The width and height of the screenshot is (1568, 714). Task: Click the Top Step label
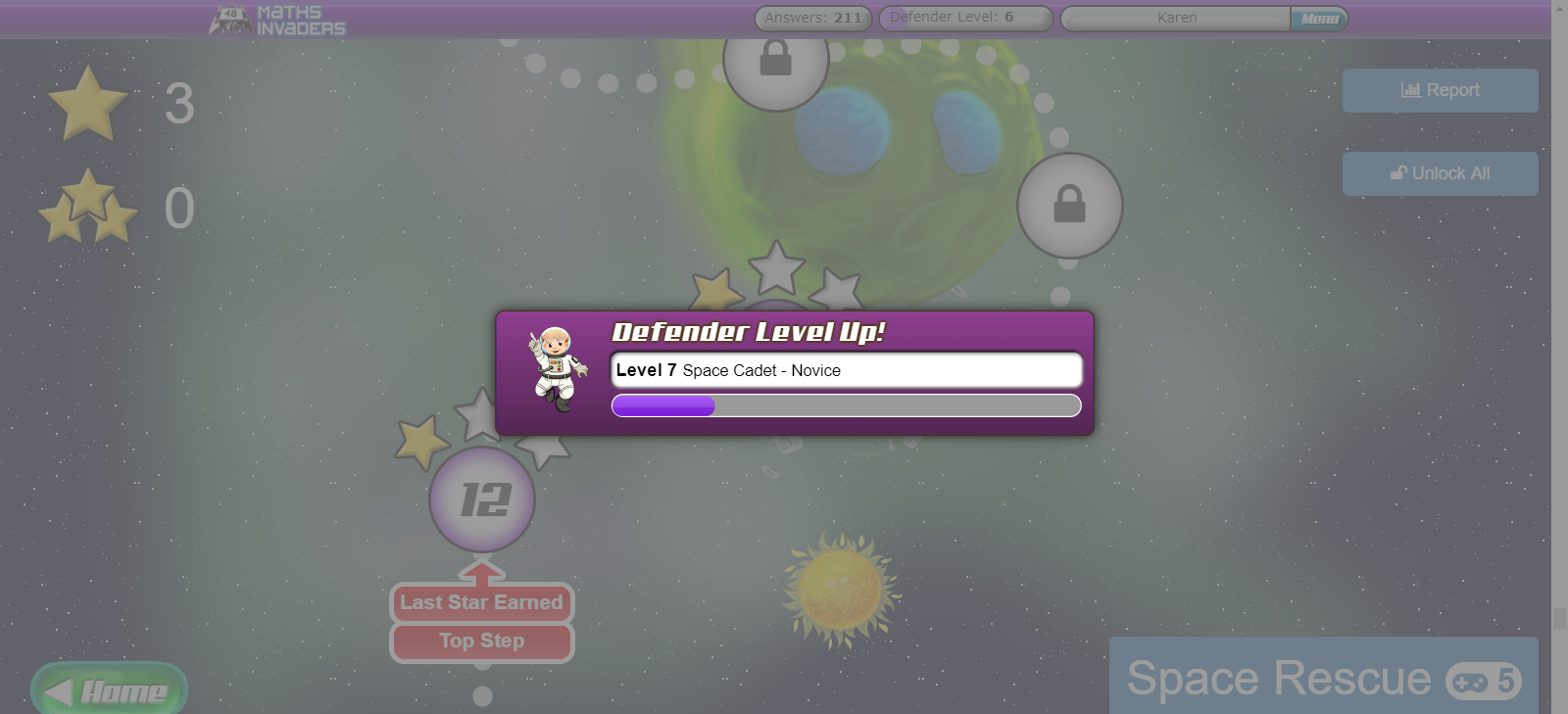click(481, 642)
